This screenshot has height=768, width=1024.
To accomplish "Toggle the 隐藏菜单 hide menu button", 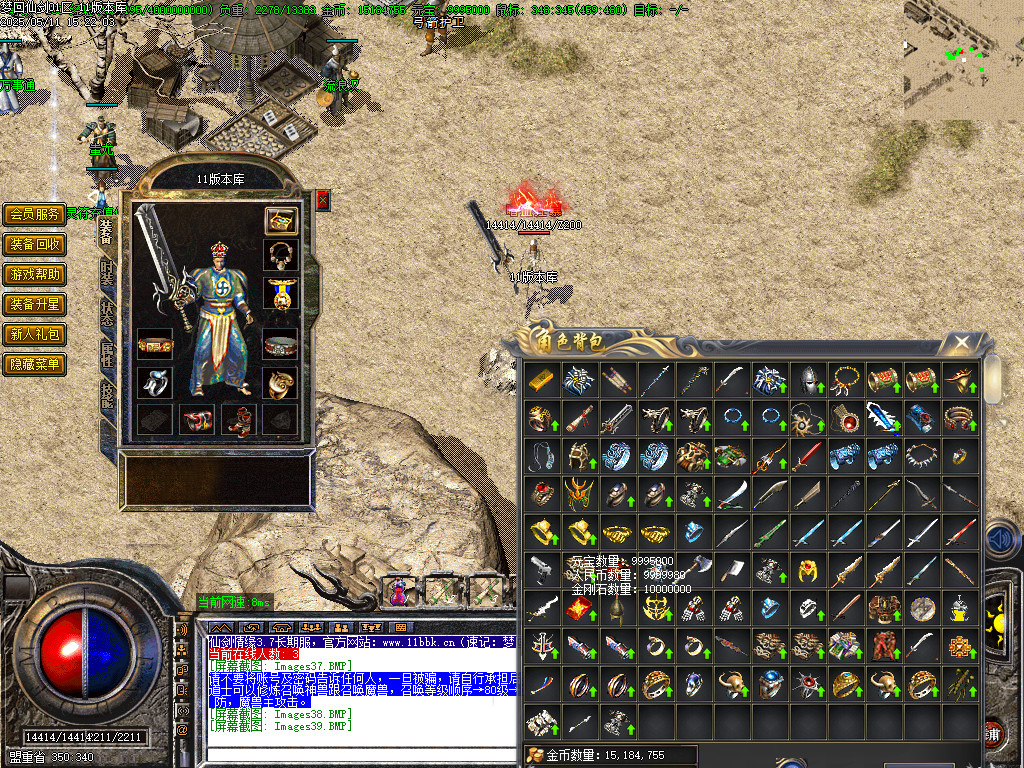I will tap(35, 364).
